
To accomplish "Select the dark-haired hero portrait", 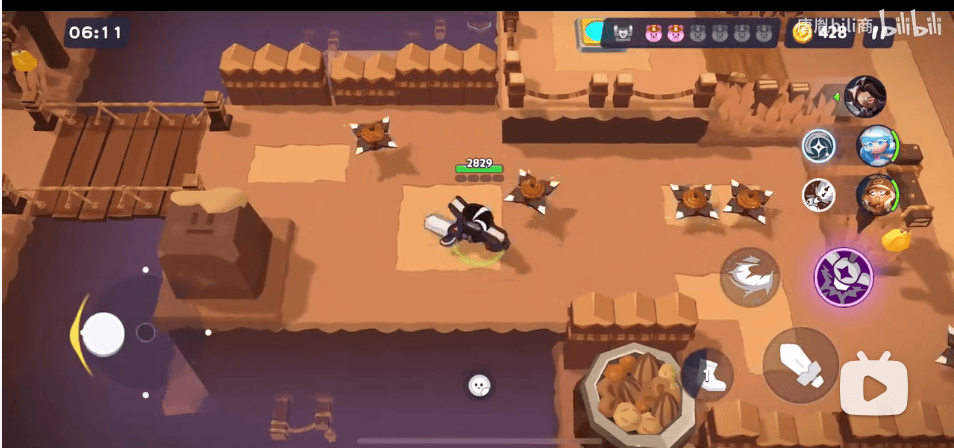I will click(865, 96).
